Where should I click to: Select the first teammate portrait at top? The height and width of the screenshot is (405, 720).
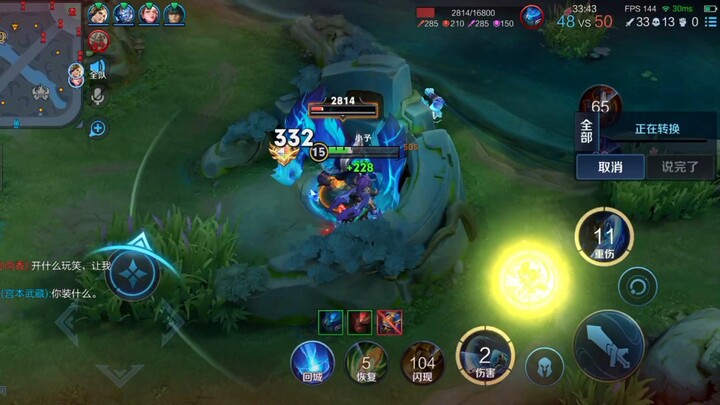click(98, 14)
